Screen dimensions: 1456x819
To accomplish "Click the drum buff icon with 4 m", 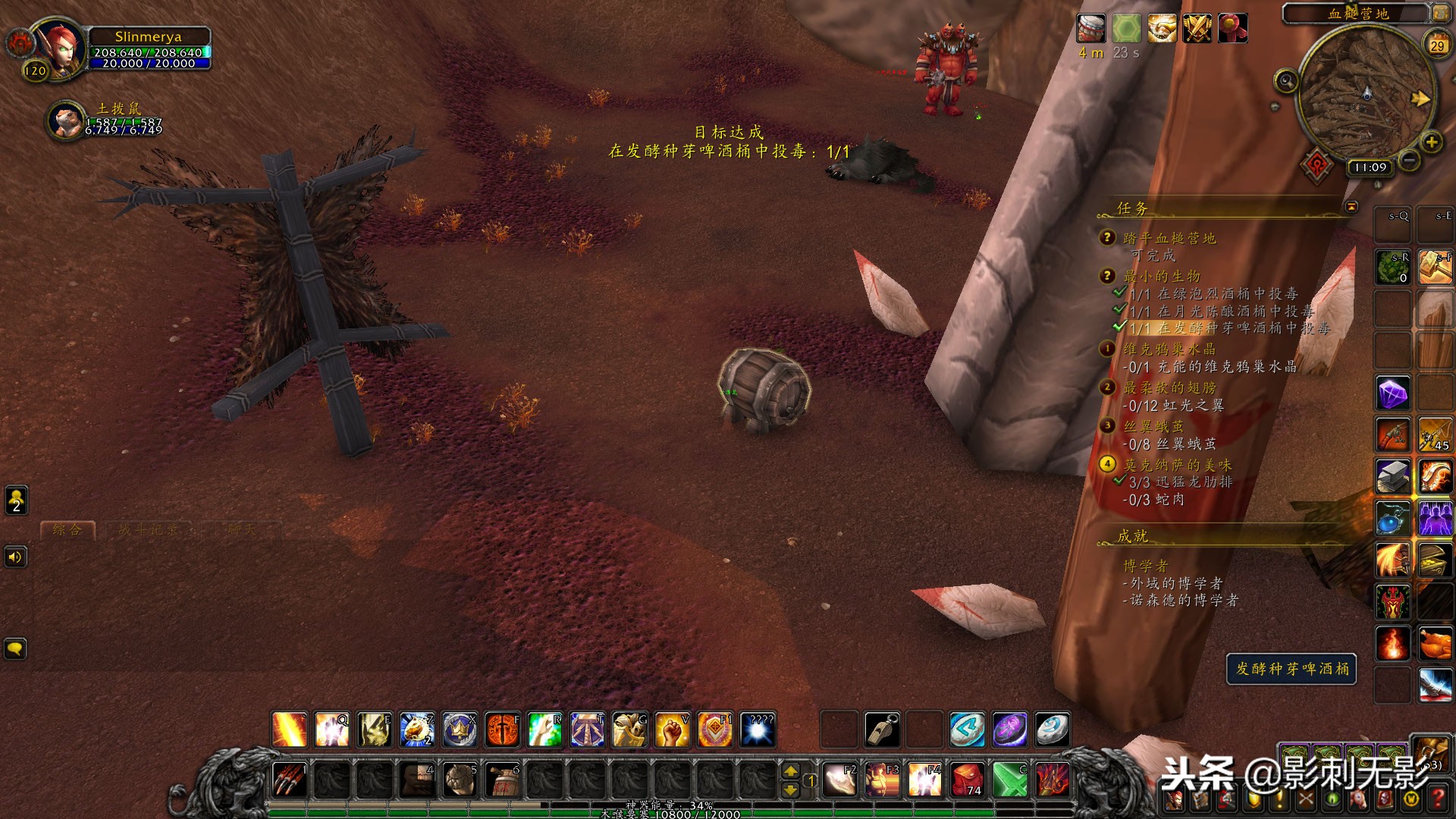I will pyautogui.click(x=1091, y=29).
